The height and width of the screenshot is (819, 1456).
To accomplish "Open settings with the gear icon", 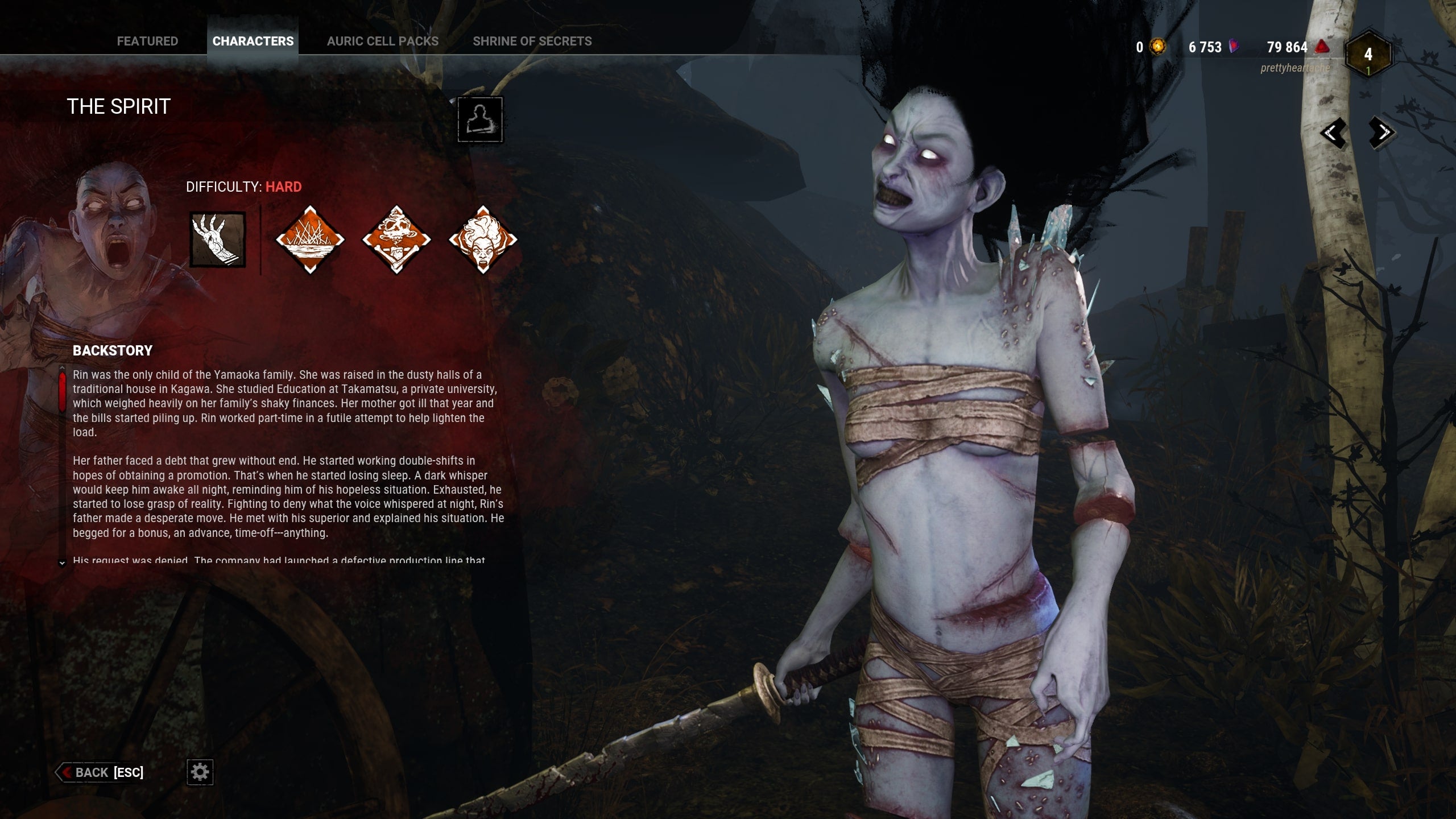I will point(200,772).
